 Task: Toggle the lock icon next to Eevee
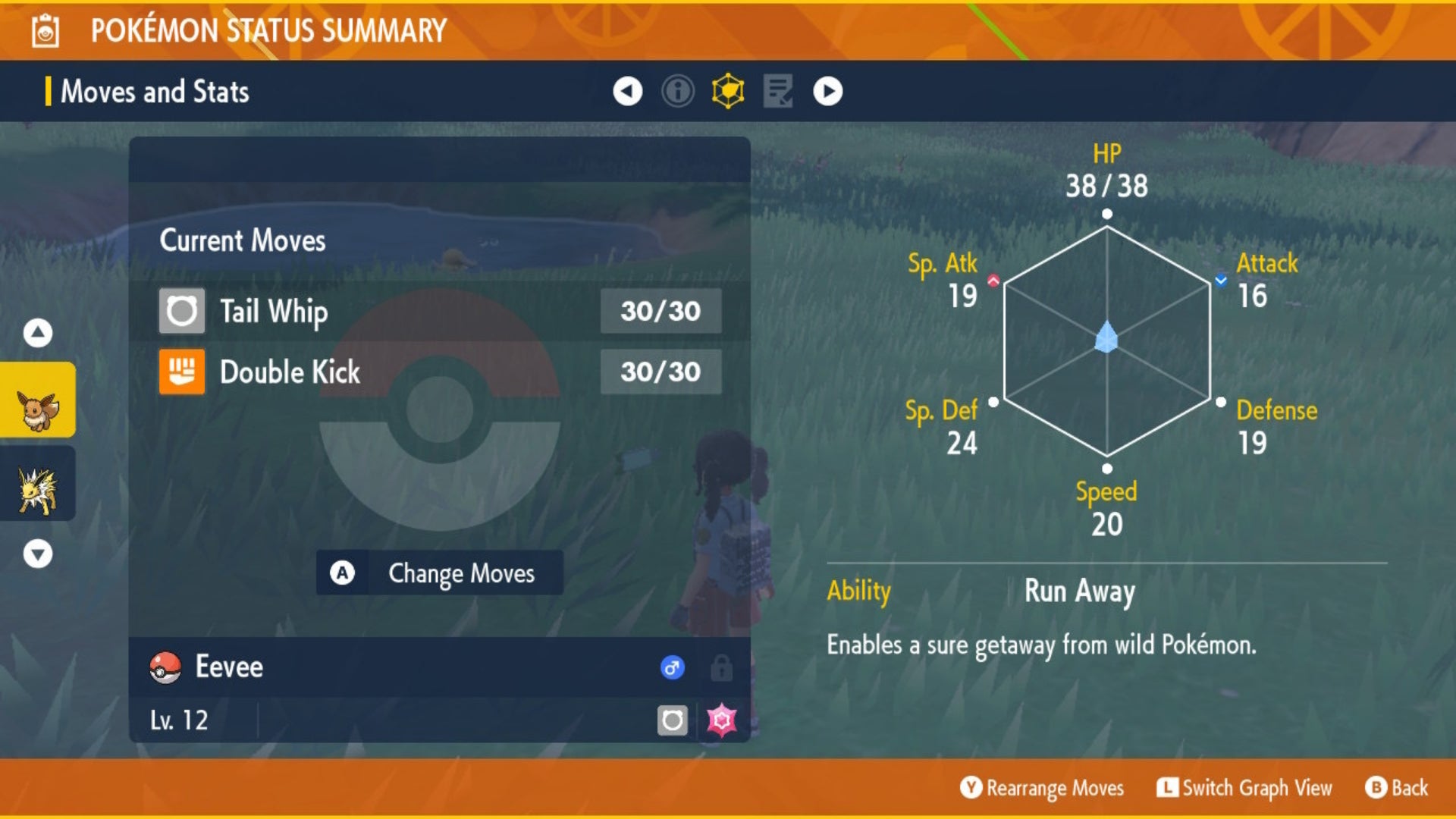pyautogui.click(x=720, y=667)
